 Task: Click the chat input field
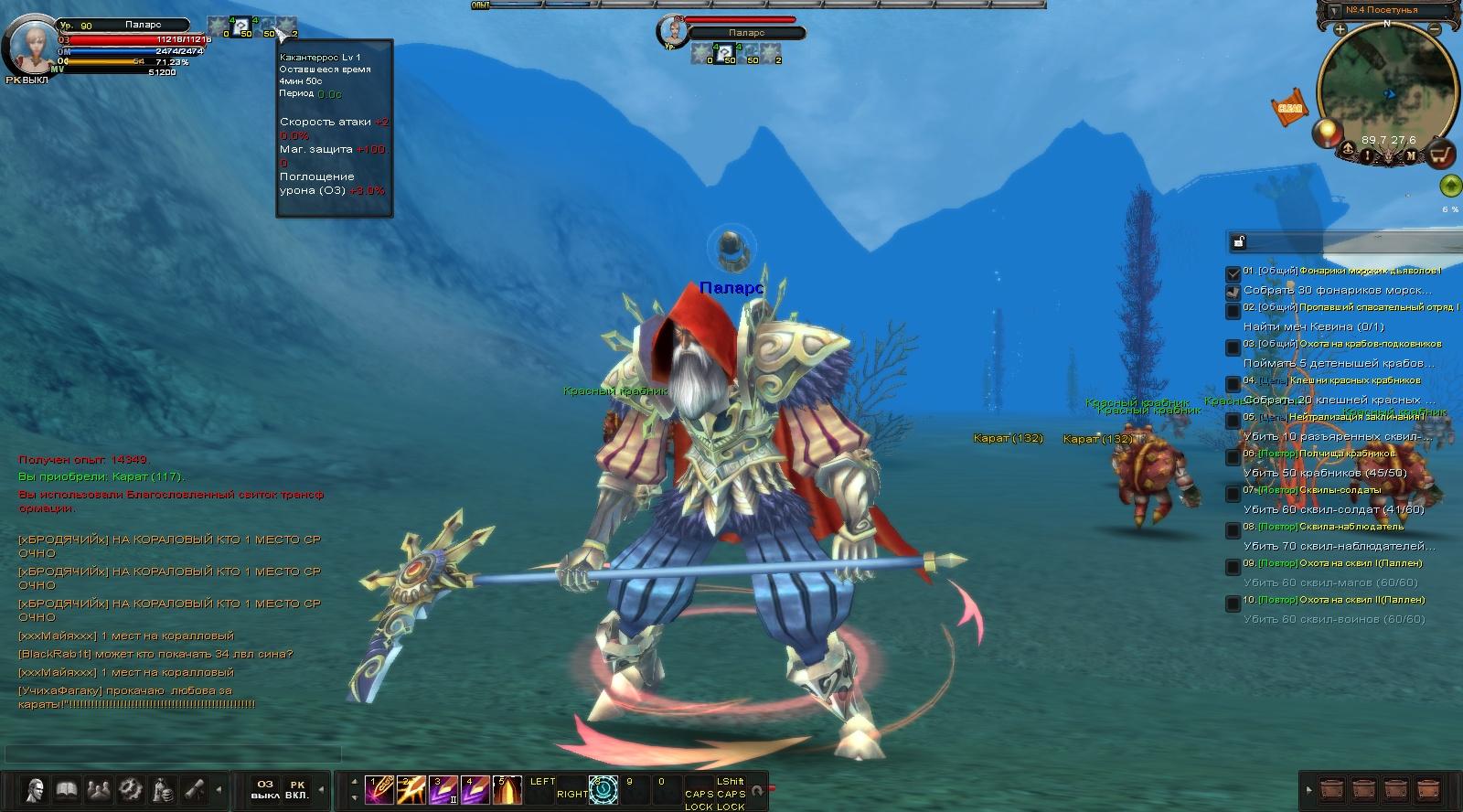point(174,753)
